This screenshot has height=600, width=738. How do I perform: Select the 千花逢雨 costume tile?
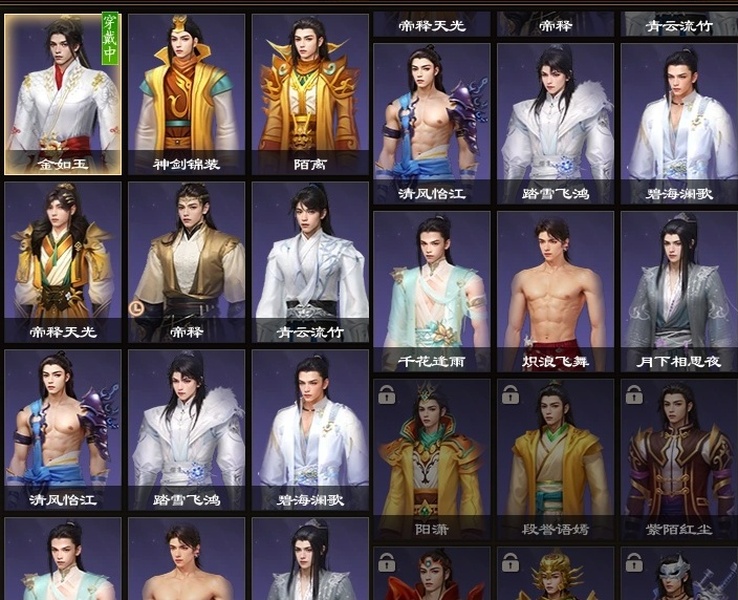pos(432,291)
